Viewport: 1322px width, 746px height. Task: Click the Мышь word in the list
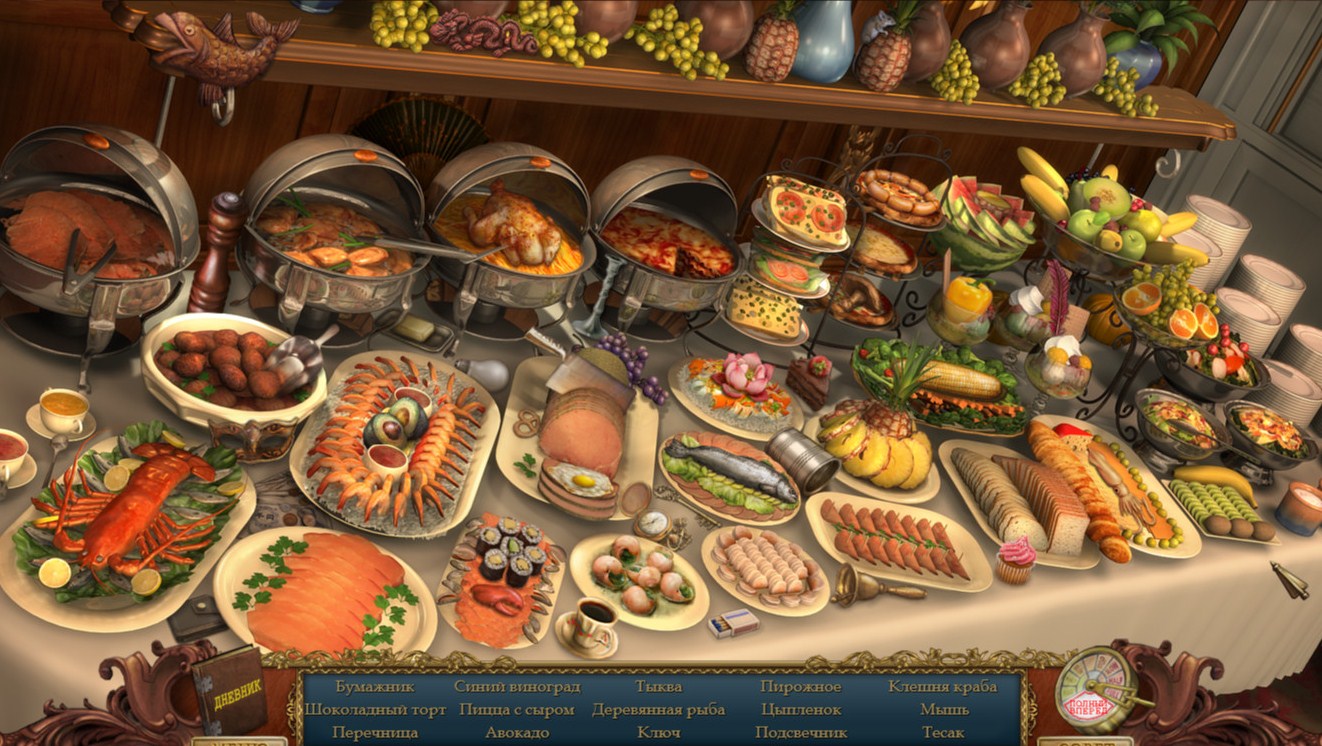point(944,710)
